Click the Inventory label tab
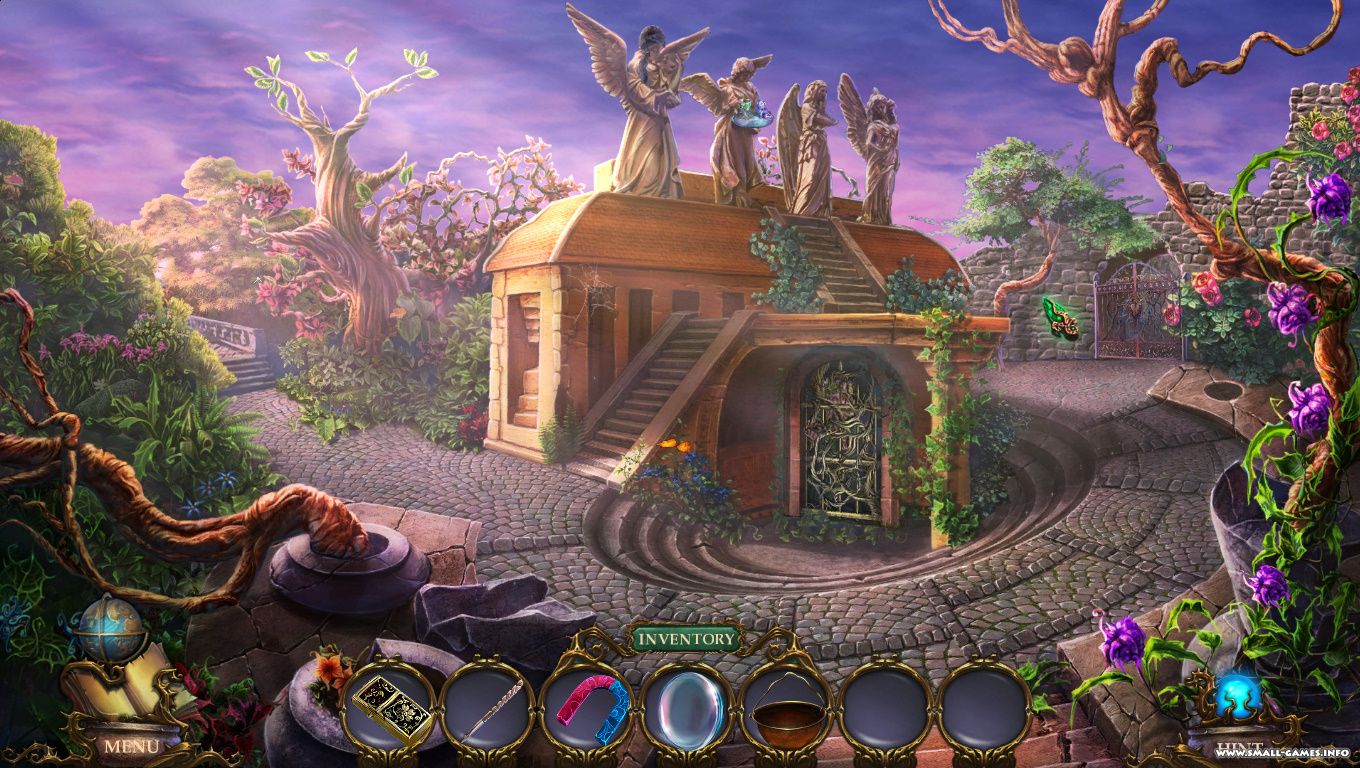The width and height of the screenshot is (1360, 768). pos(686,638)
